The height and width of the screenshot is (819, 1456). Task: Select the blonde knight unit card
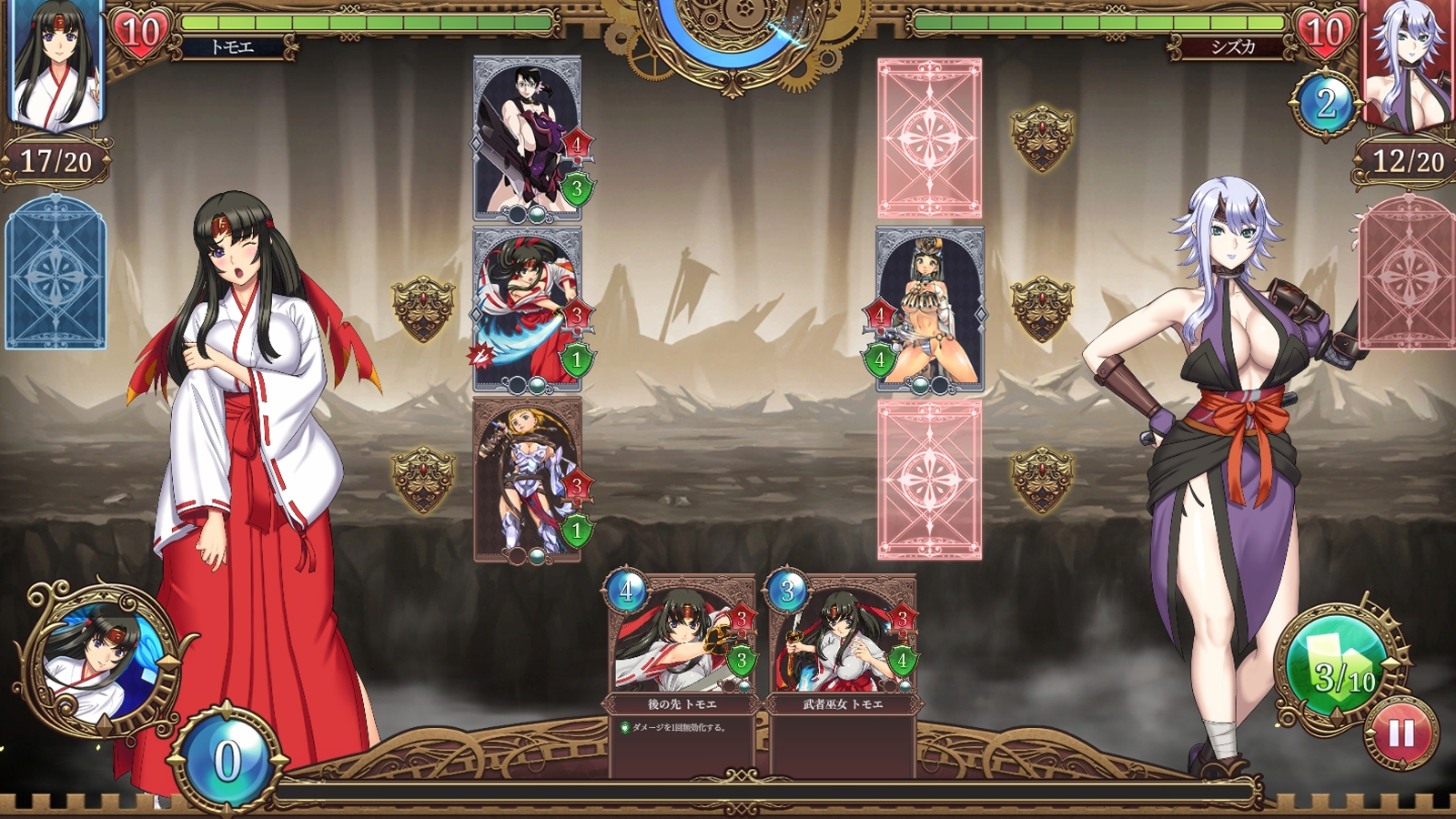click(x=527, y=479)
